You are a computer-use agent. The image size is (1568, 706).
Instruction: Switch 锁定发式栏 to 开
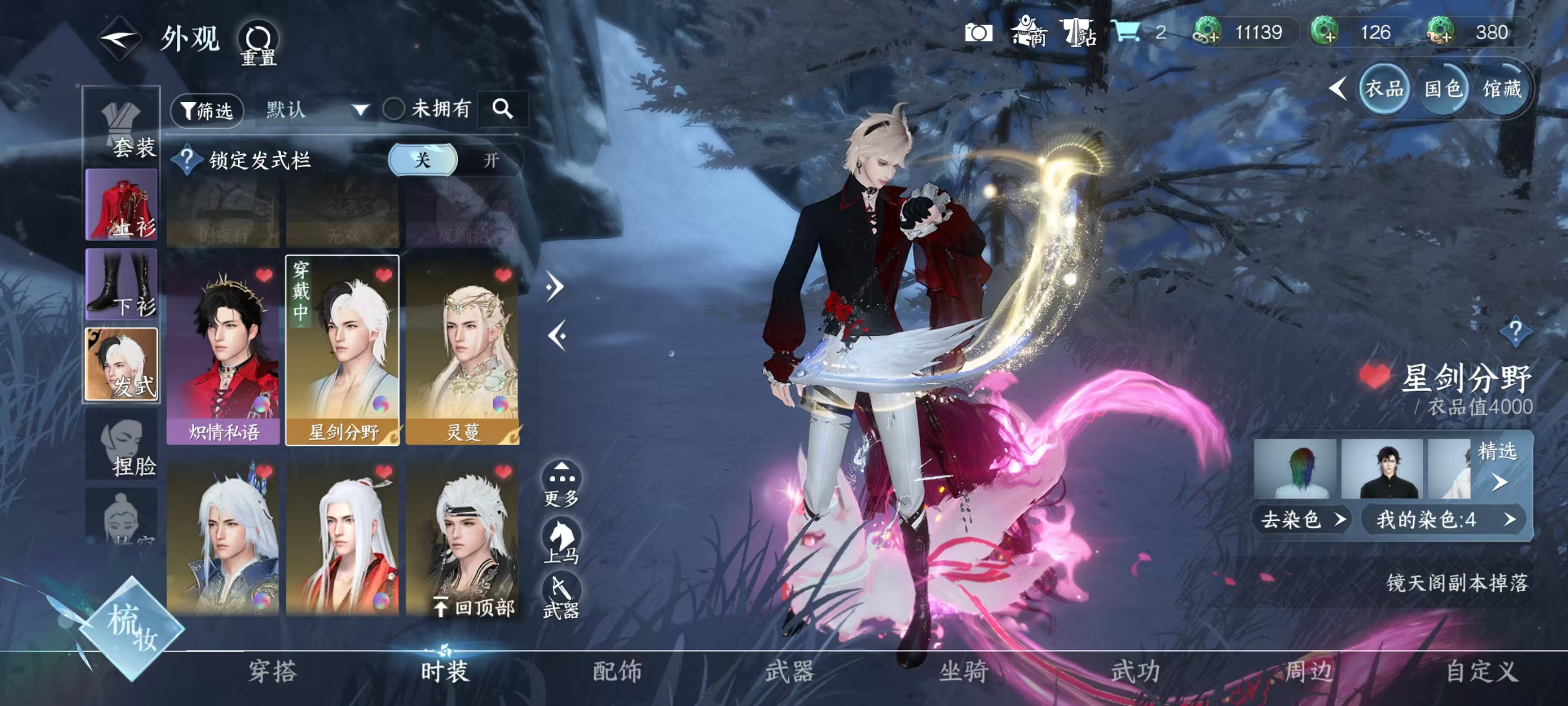pyautogui.click(x=491, y=160)
